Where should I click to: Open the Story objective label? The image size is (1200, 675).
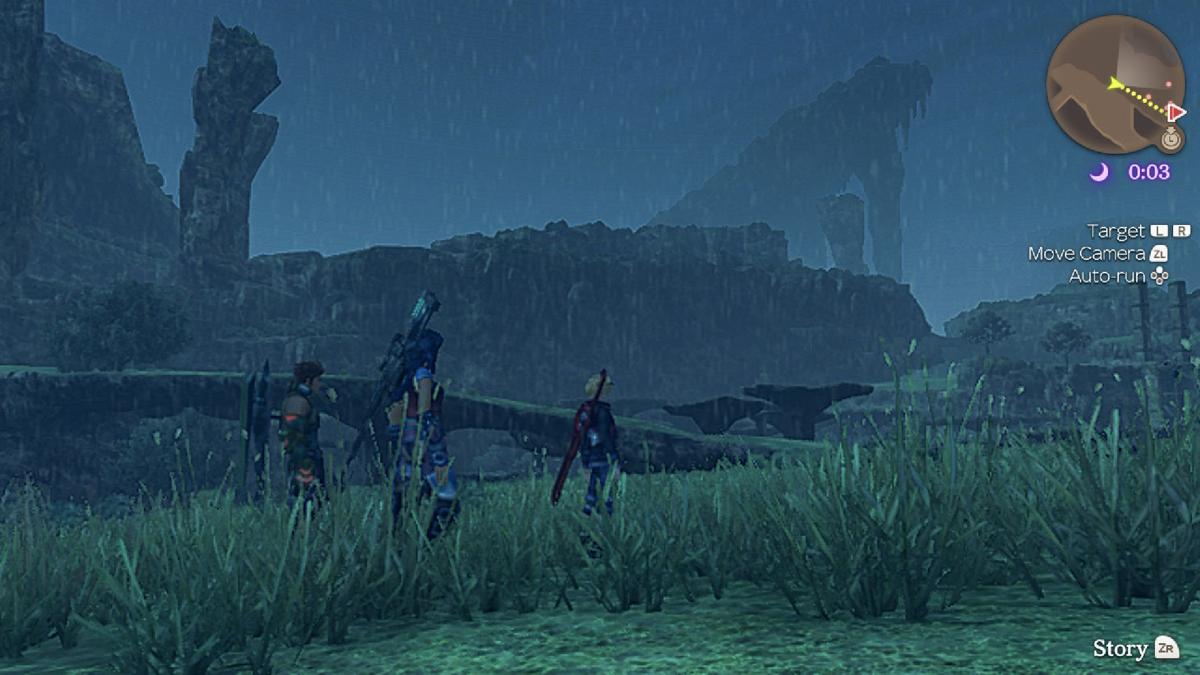(x=1120, y=648)
